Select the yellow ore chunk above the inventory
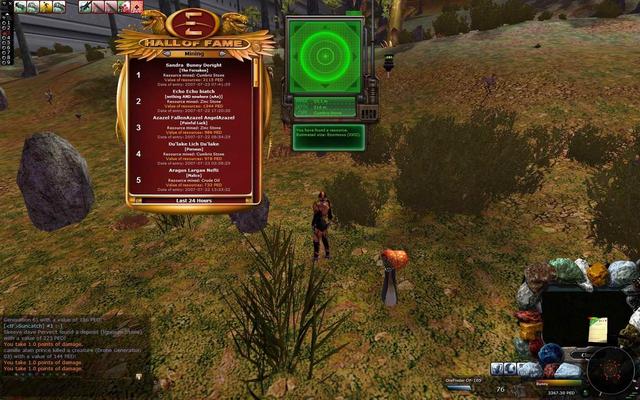The height and width of the screenshot is (400, 640). [597, 273]
